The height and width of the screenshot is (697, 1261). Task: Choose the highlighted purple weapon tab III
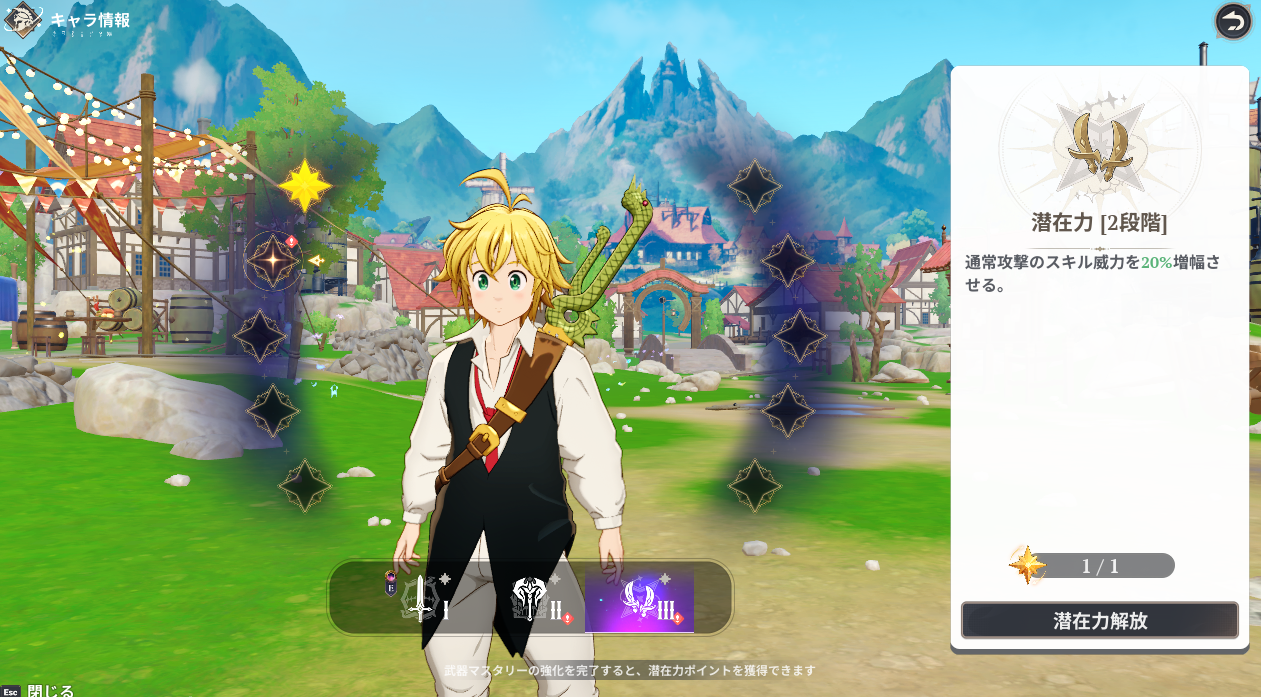(640, 600)
